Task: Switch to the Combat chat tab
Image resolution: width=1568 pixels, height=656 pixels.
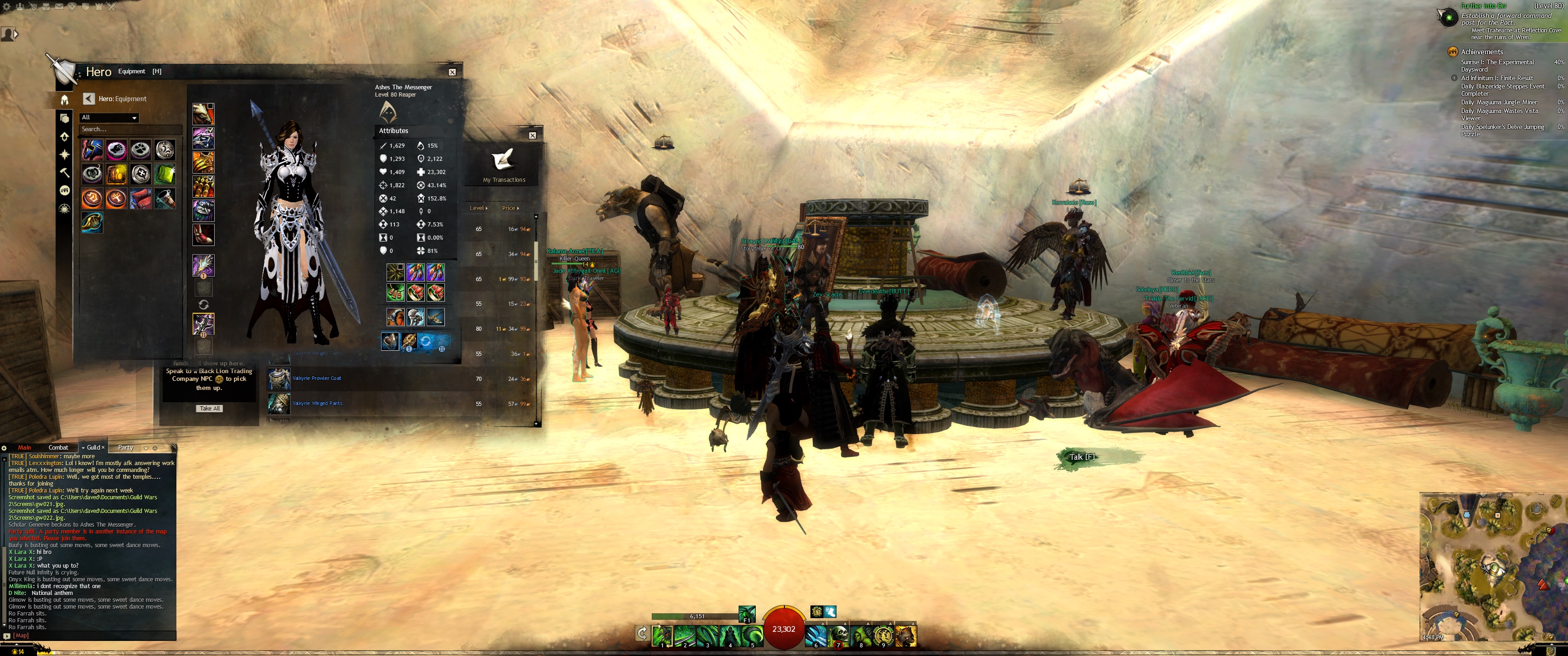Action: [x=58, y=447]
